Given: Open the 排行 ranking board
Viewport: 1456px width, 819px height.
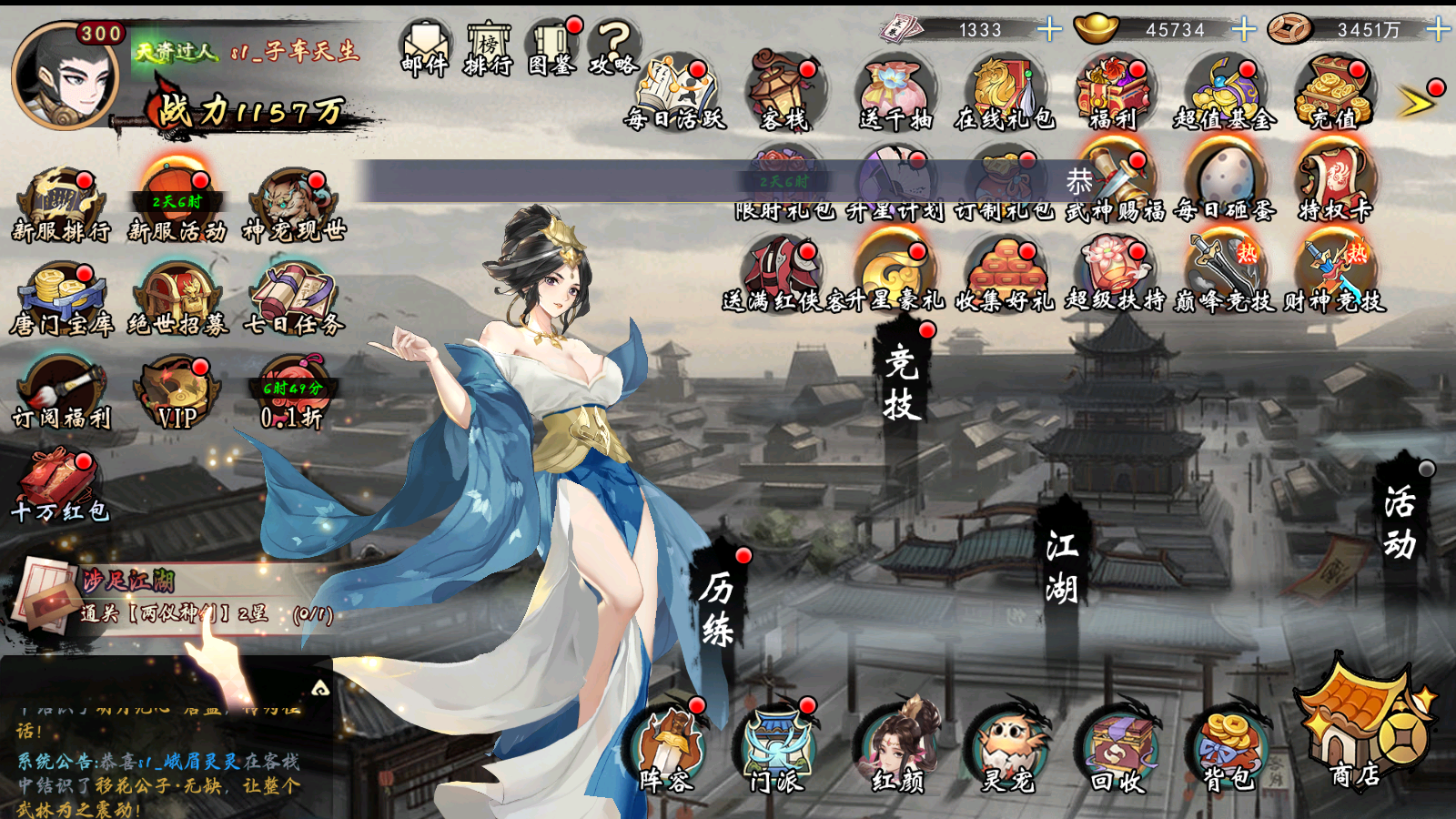Looking at the screenshot, I should pyautogui.click(x=489, y=48).
